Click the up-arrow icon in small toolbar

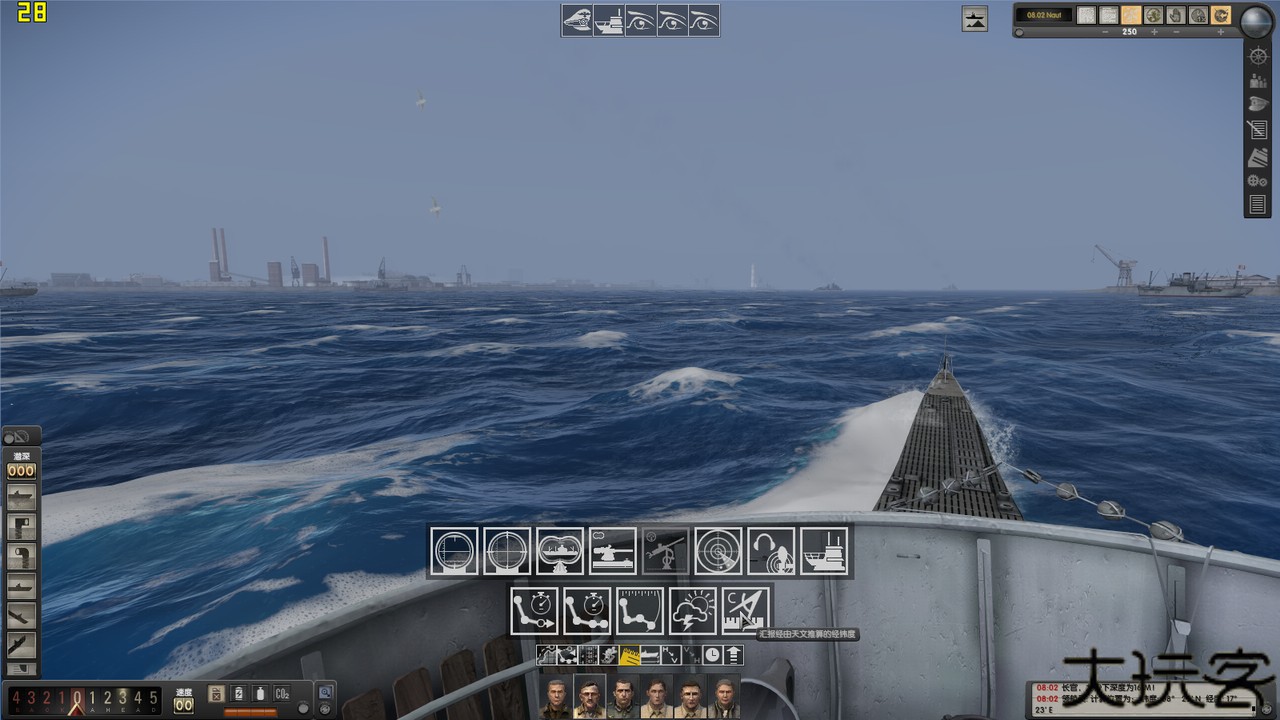734,656
